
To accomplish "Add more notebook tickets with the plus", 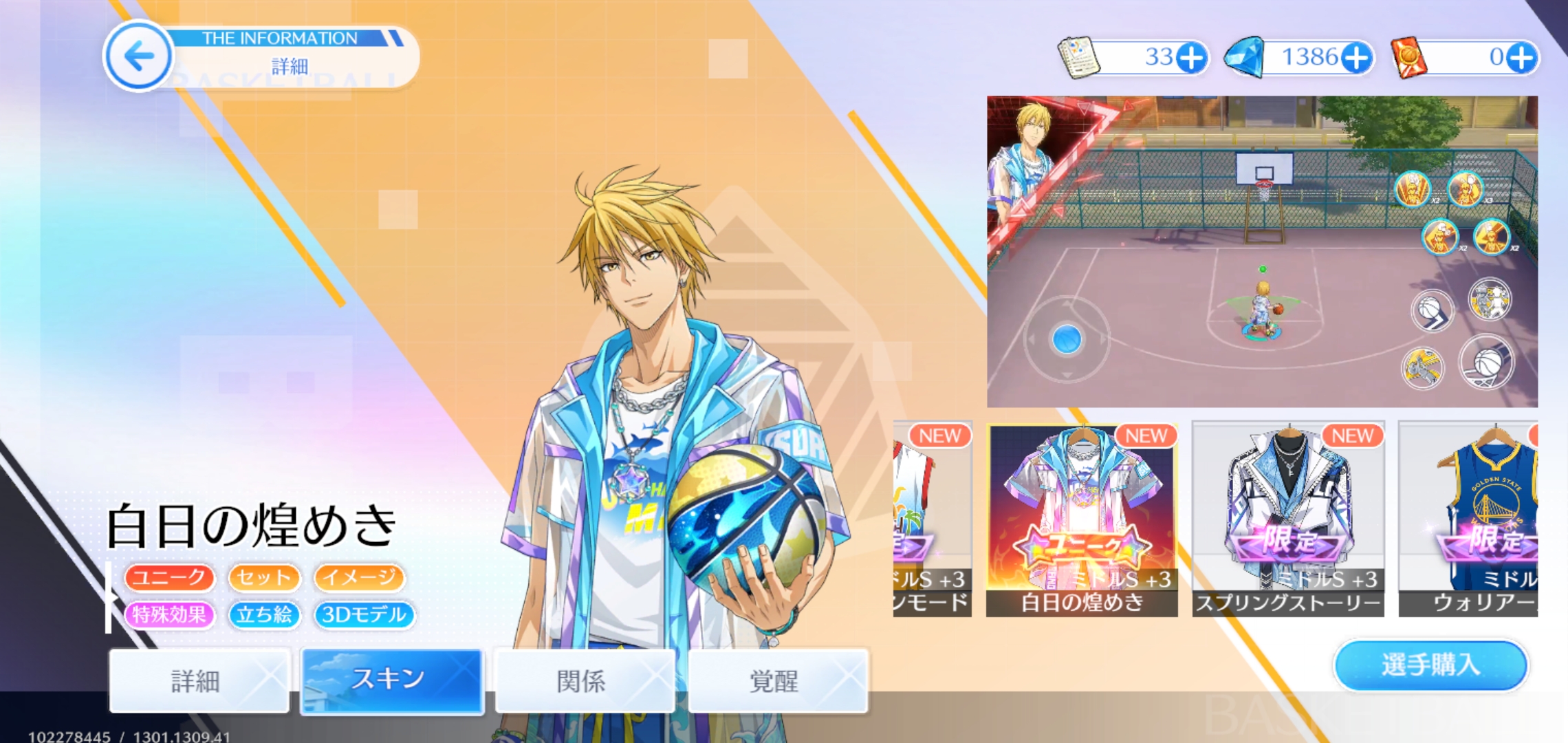I will (x=1192, y=58).
